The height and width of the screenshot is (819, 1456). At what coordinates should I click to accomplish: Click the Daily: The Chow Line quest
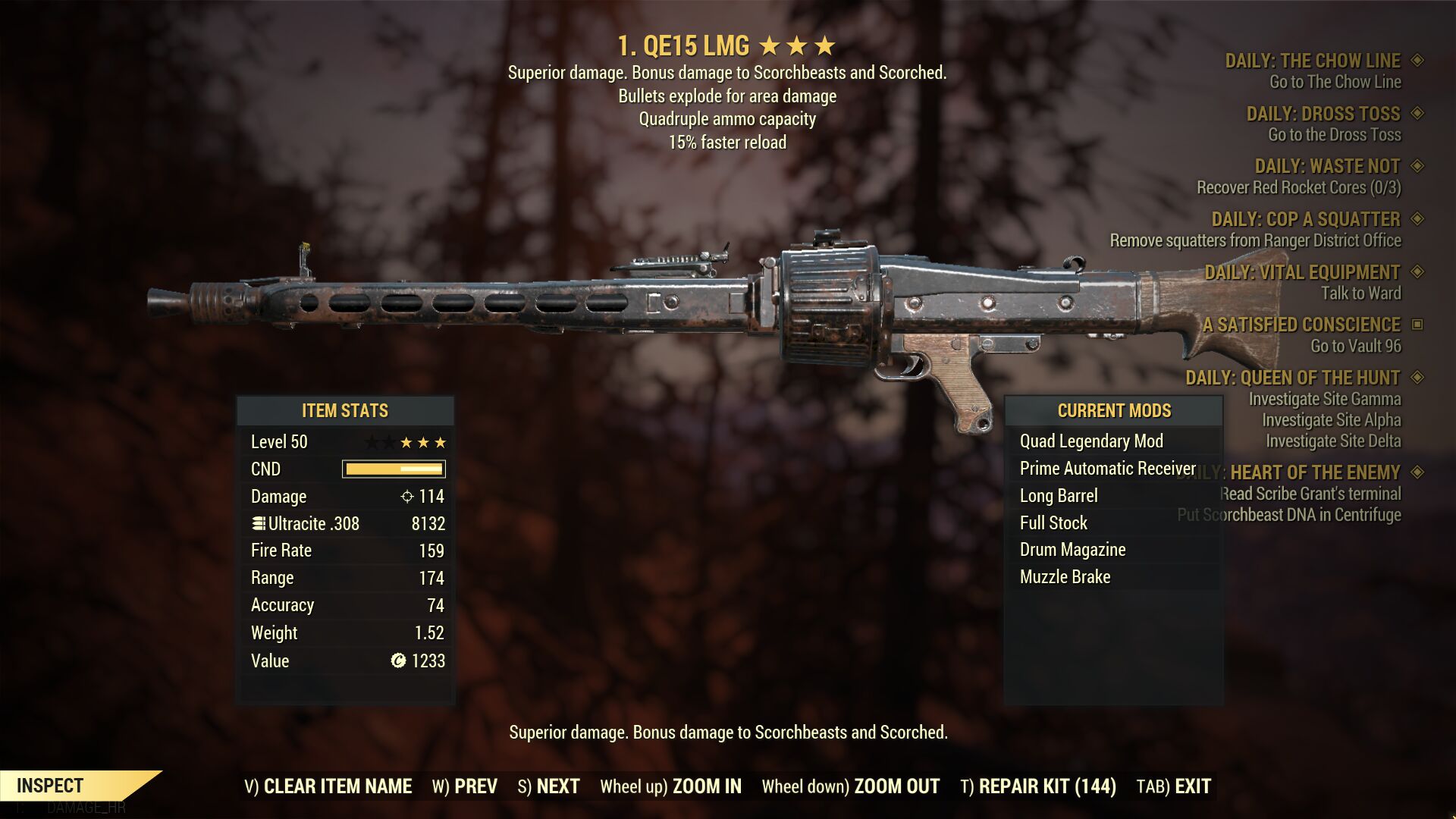coord(1313,61)
